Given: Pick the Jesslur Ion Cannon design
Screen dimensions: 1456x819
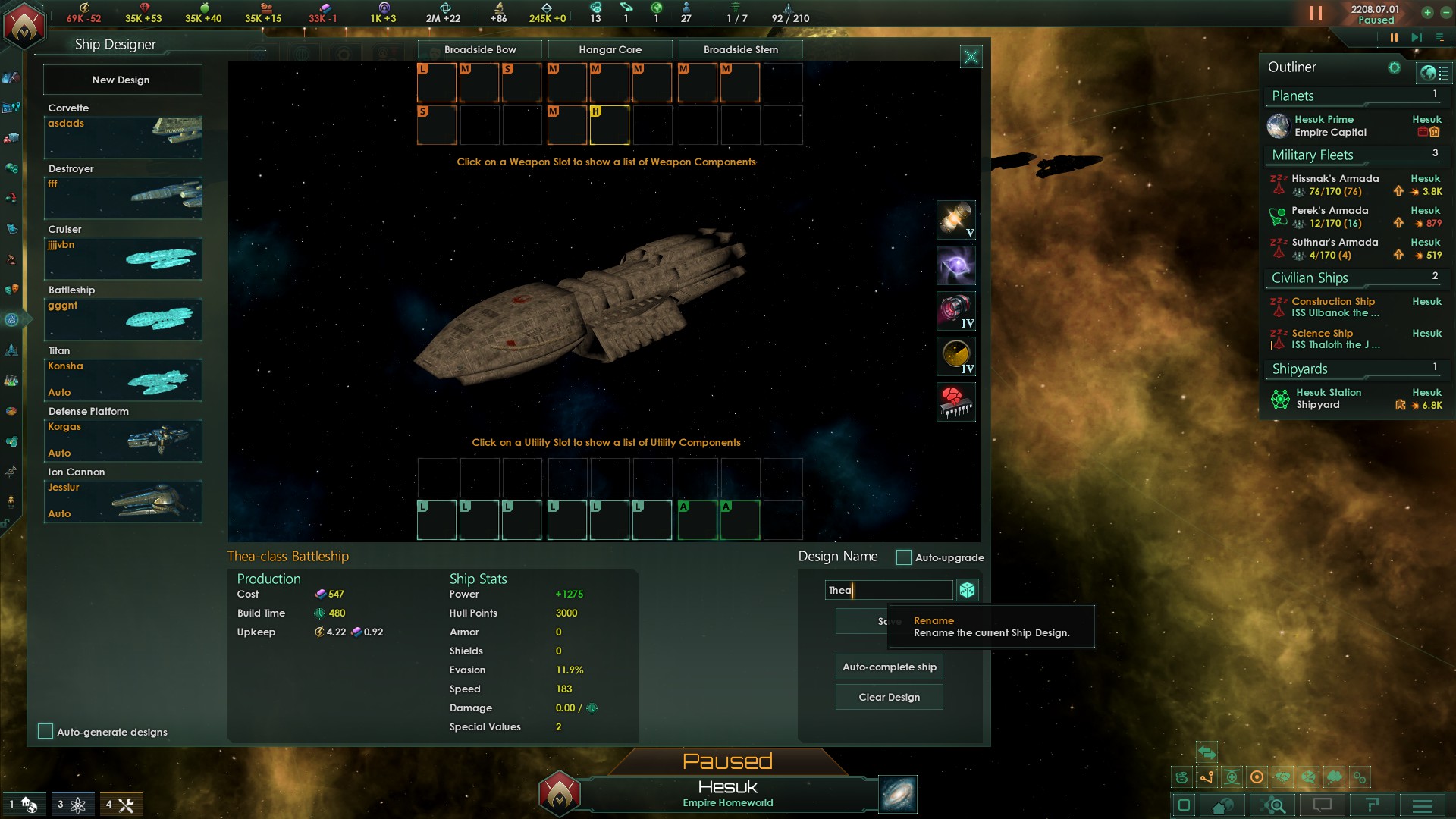Looking at the screenshot, I should [123, 500].
